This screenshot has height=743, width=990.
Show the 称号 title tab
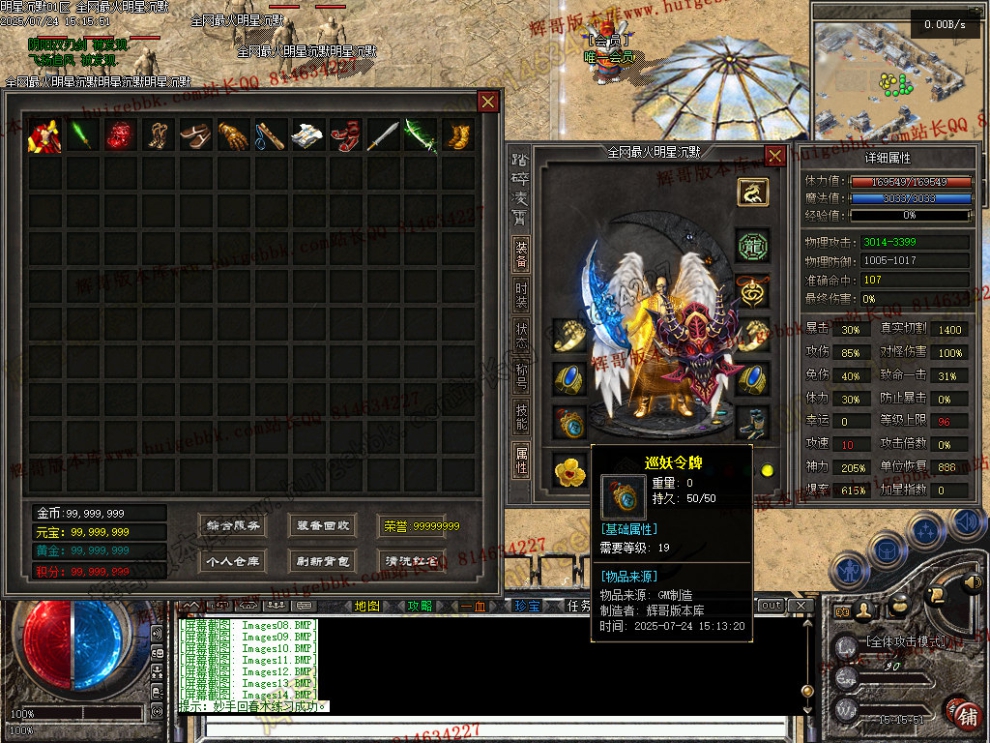tap(521, 372)
